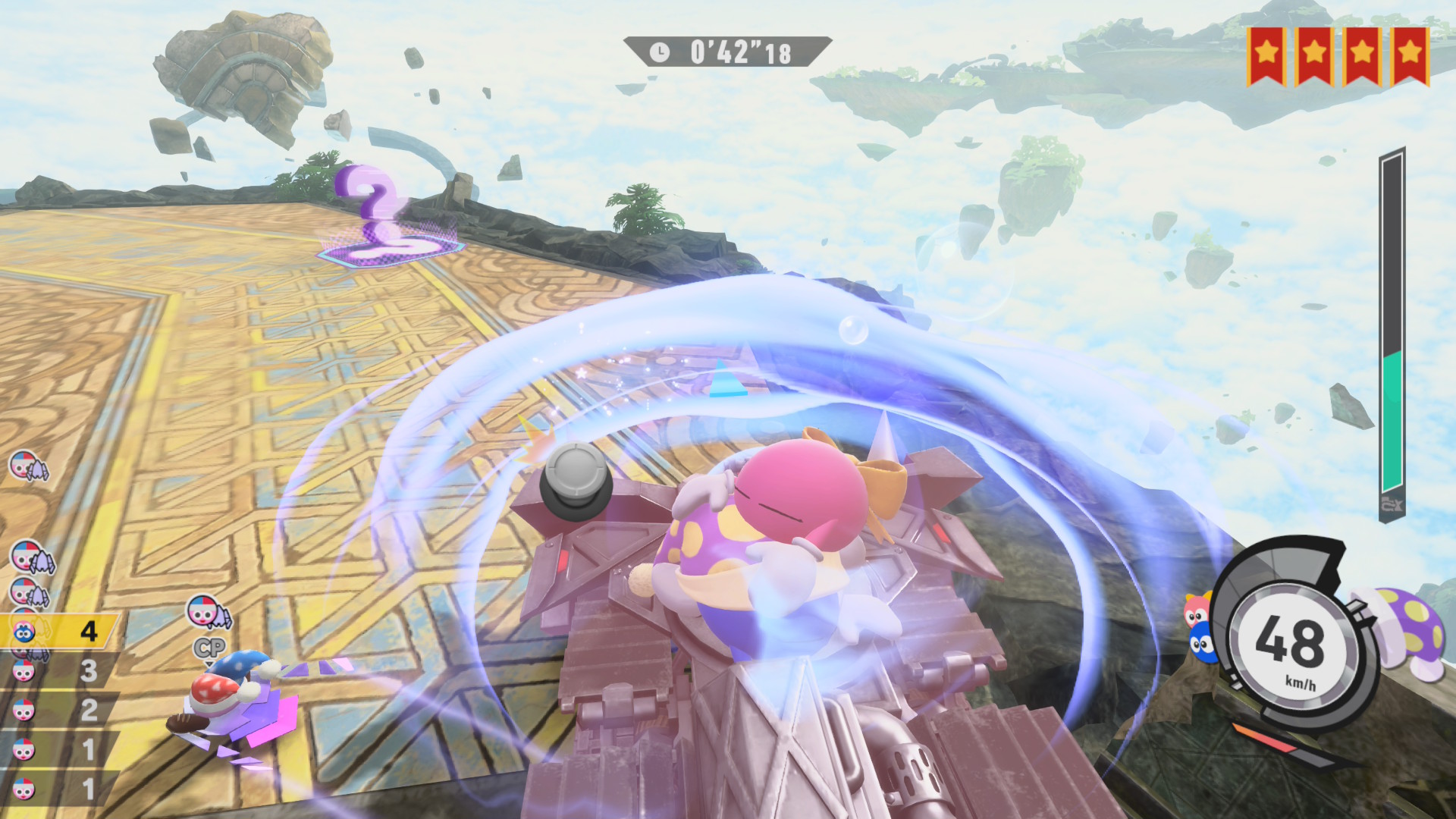Select the rank 2 player row
Viewport: 1456px width, 819px height.
tap(59, 711)
